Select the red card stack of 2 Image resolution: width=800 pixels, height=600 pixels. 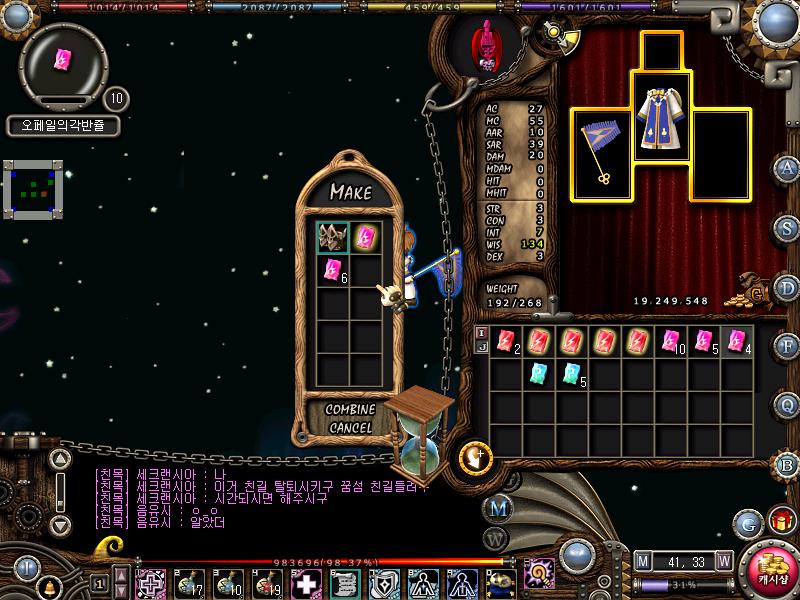point(507,341)
